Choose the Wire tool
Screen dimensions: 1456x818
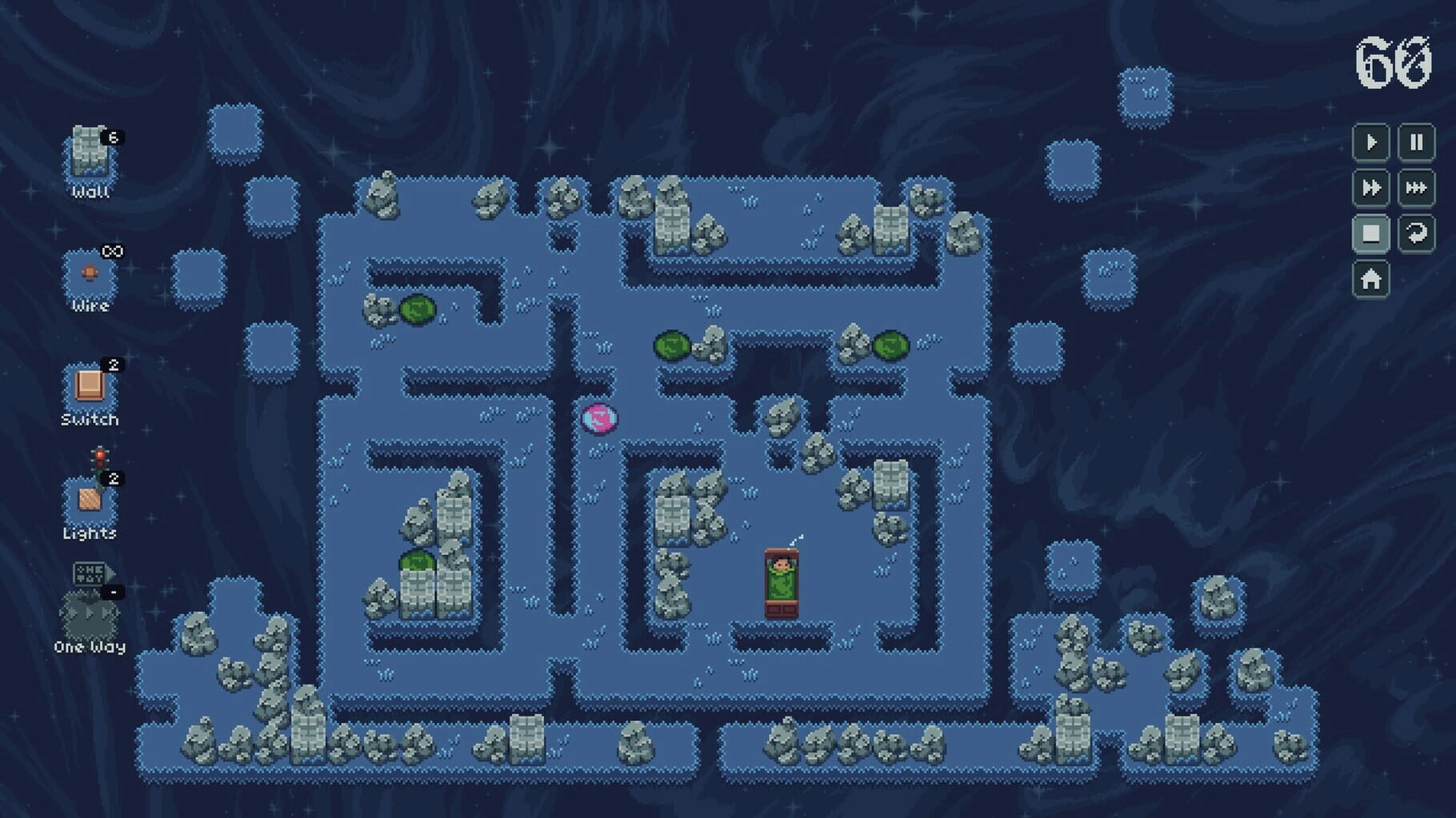point(90,274)
